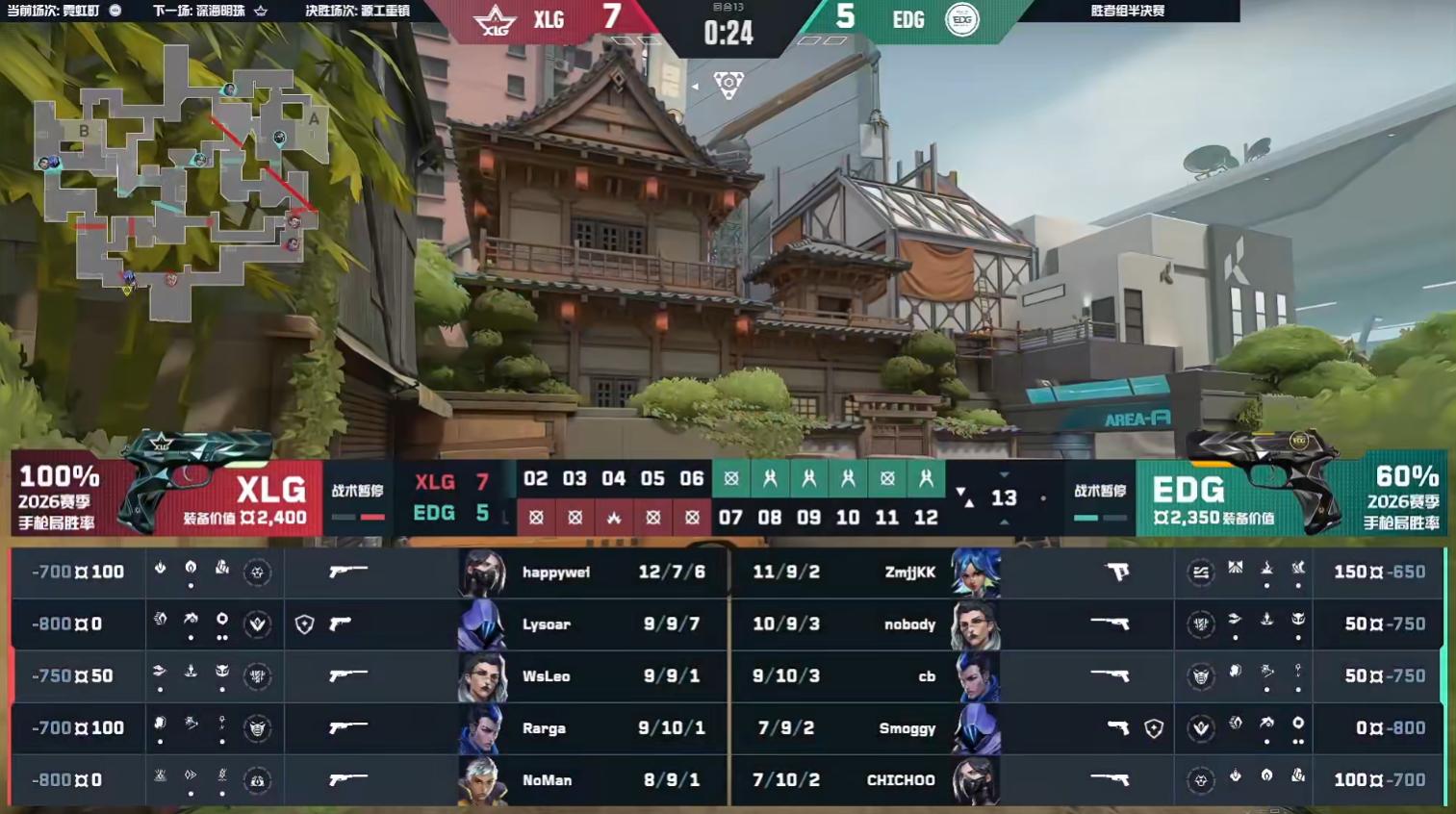The width and height of the screenshot is (1456, 814).
Task: Select cb's scoreboard row
Action: pos(926,676)
